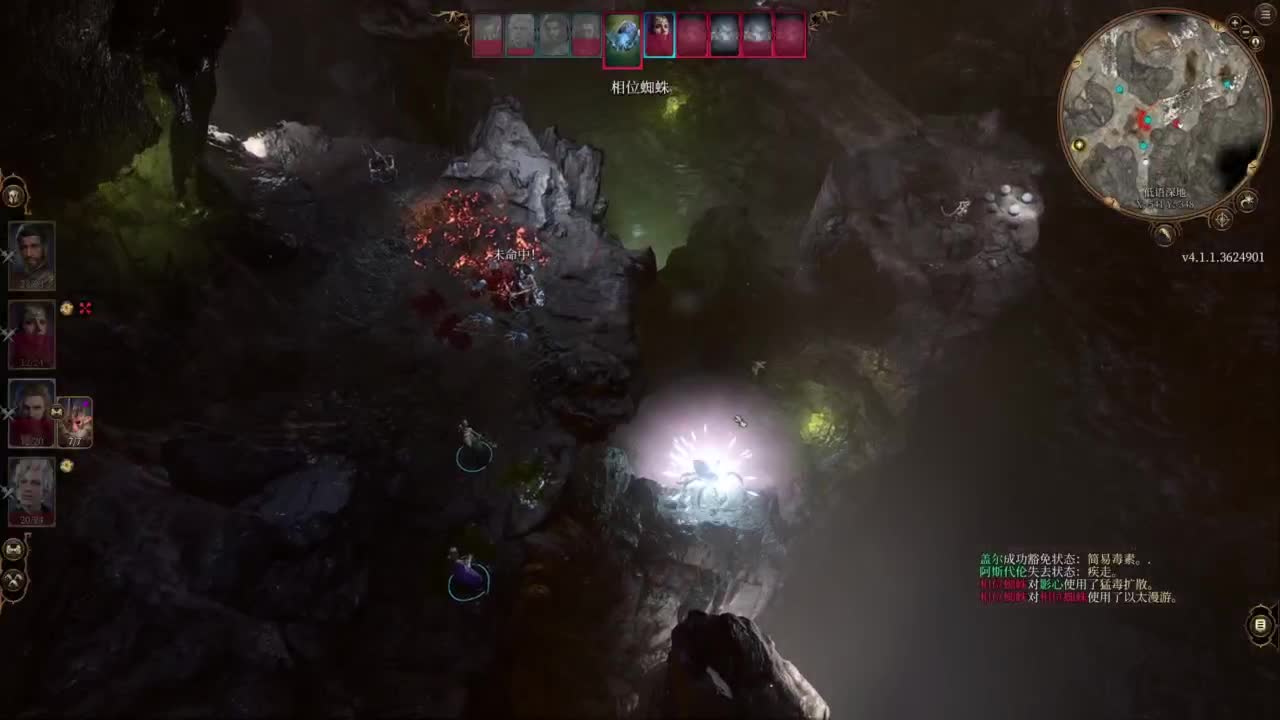
Task: Click the helmet icon above party portraits
Action: tap(13, 194)
